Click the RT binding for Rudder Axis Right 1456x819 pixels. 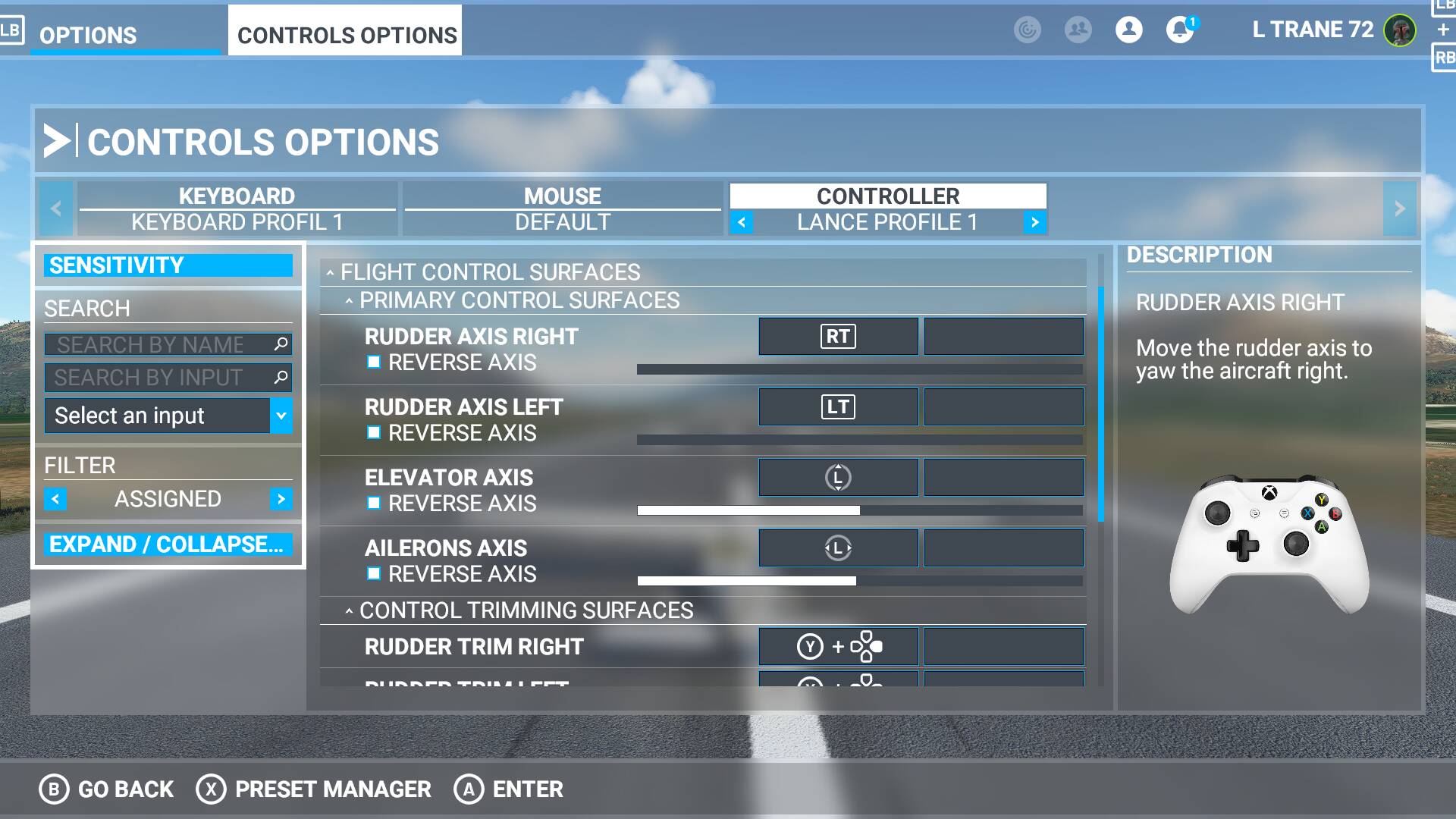click(837, 337)
